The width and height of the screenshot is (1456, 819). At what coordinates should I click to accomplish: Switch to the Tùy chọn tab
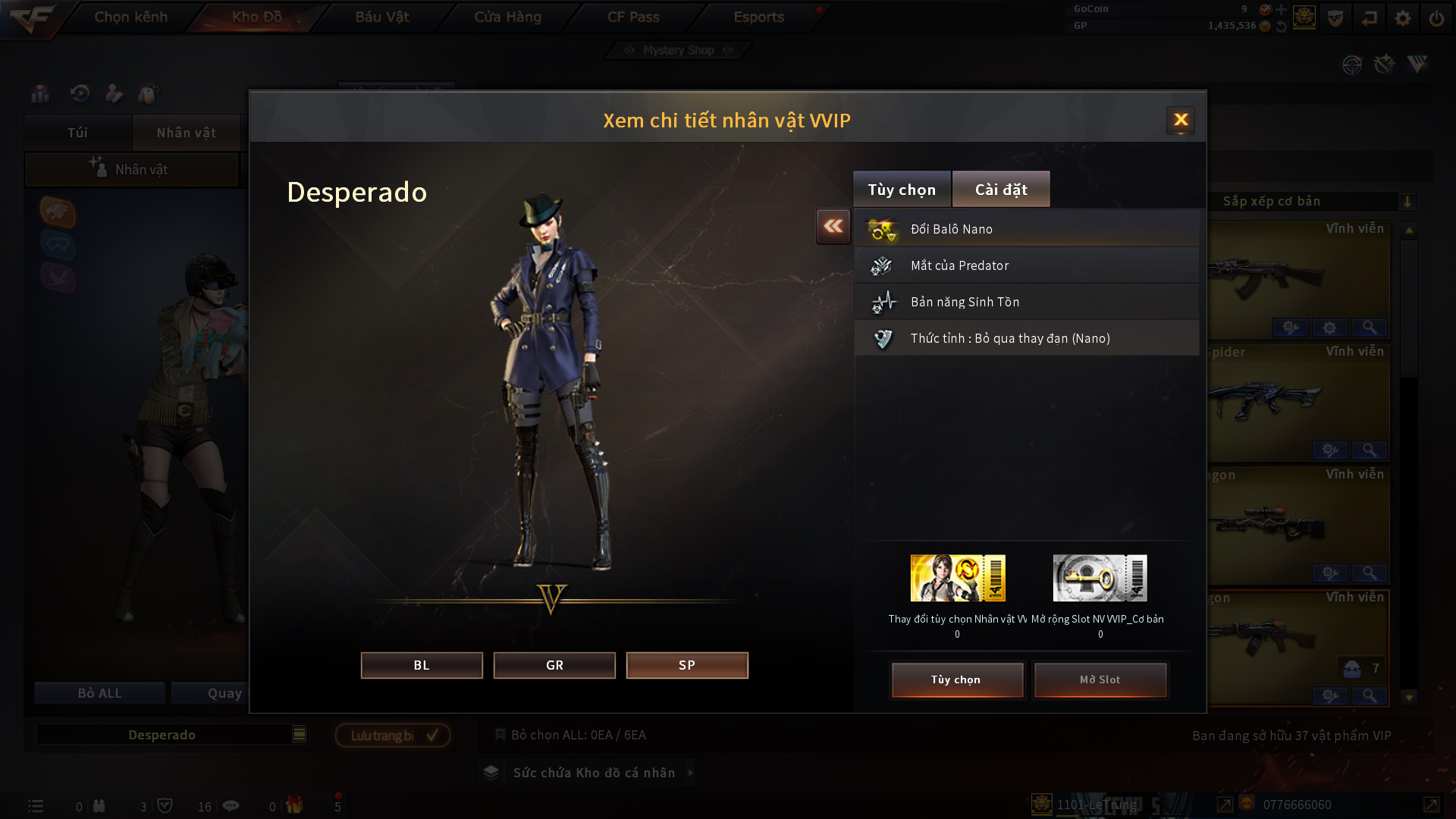pyautogui.click(x=902, y=190)
